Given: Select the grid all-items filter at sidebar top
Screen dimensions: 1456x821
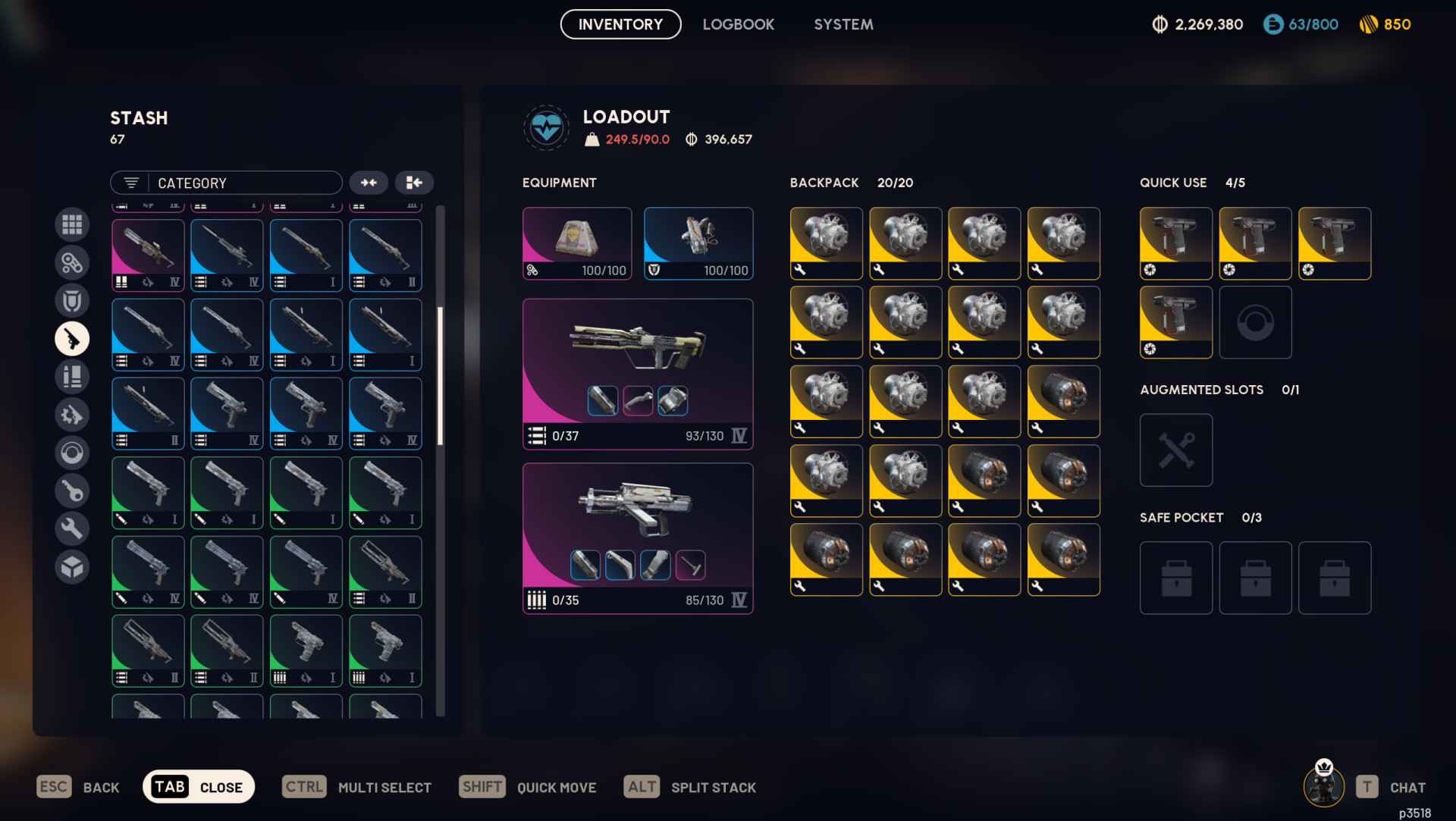Looking at the screenshot, I should coord(72,225).
